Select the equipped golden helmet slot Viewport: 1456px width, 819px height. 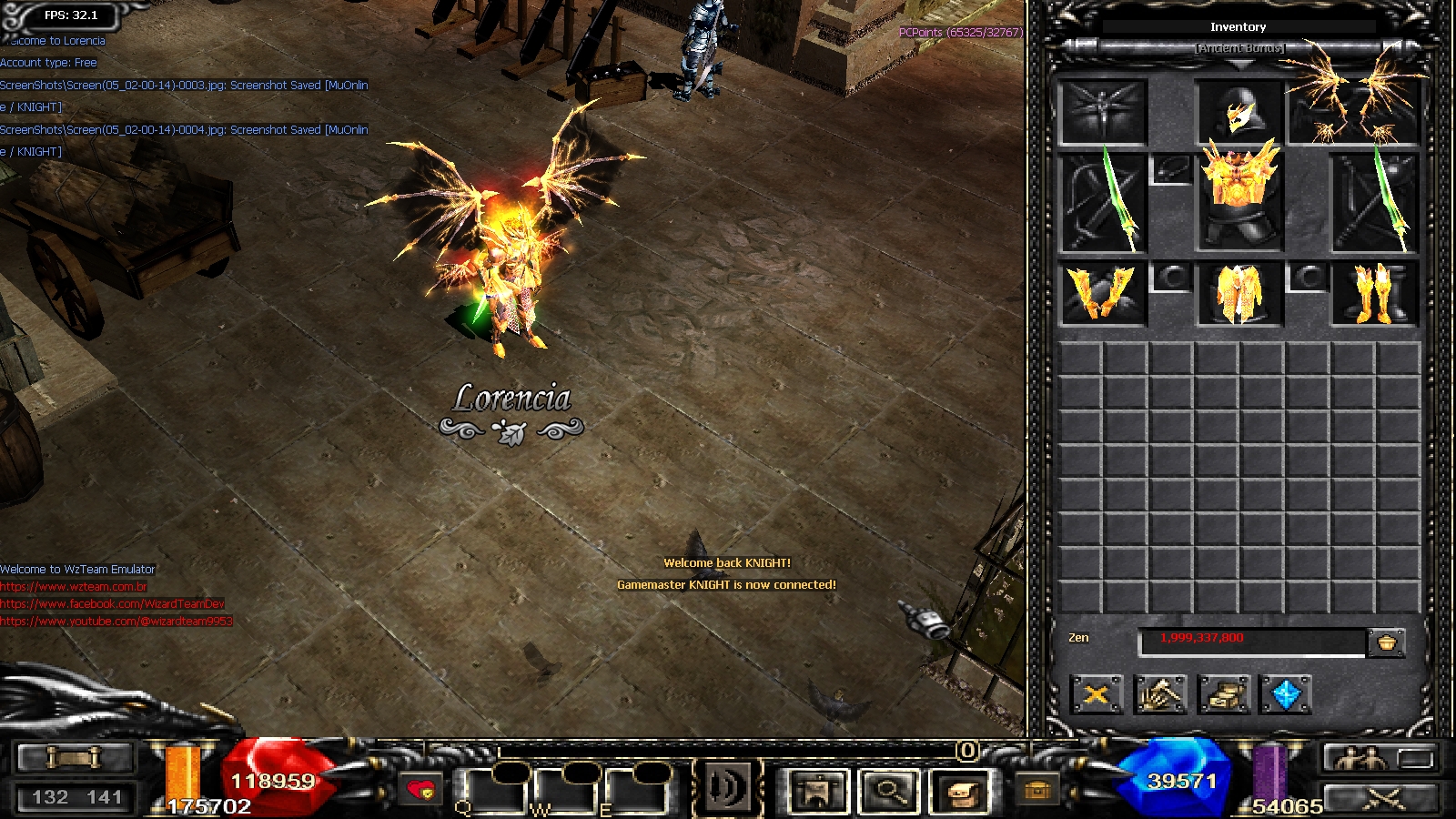tap(1239, 113)
